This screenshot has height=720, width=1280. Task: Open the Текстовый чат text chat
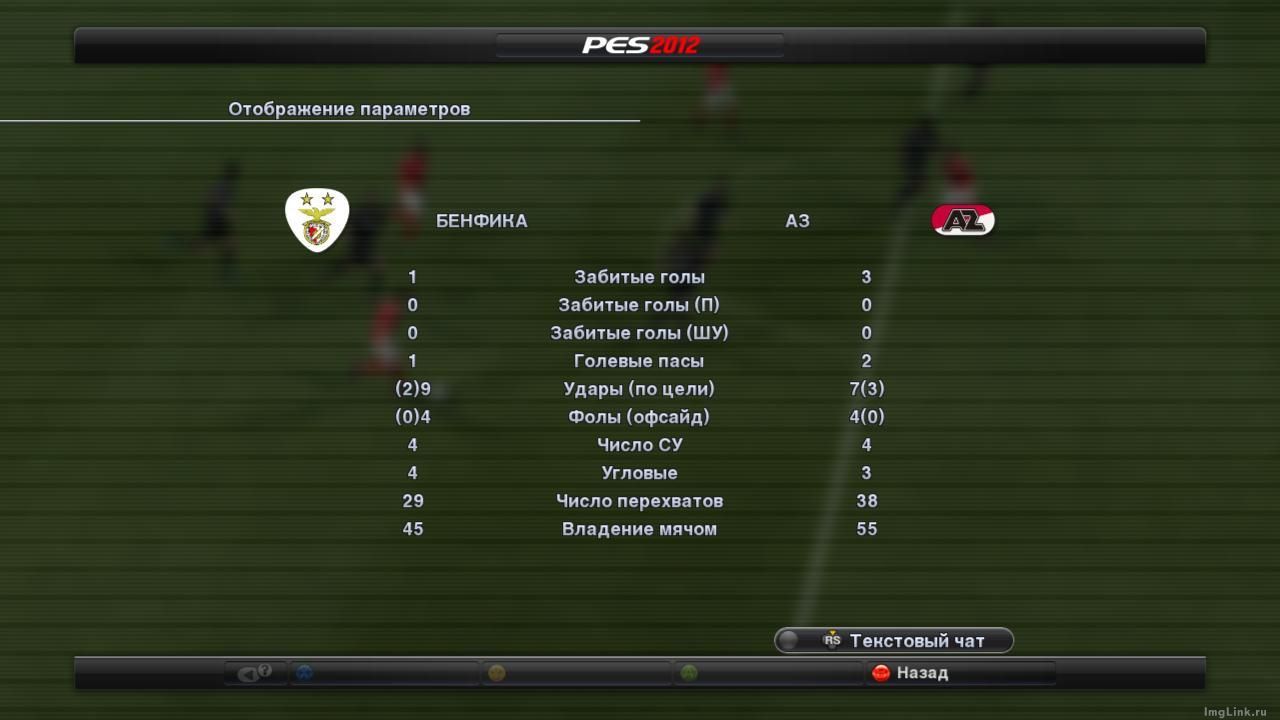pos(894,641)
